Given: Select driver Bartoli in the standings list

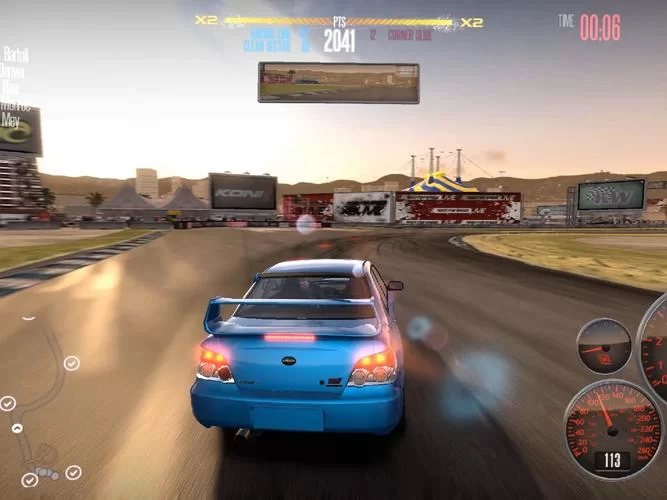Looking at the screenshot, I should coord(15,54).
